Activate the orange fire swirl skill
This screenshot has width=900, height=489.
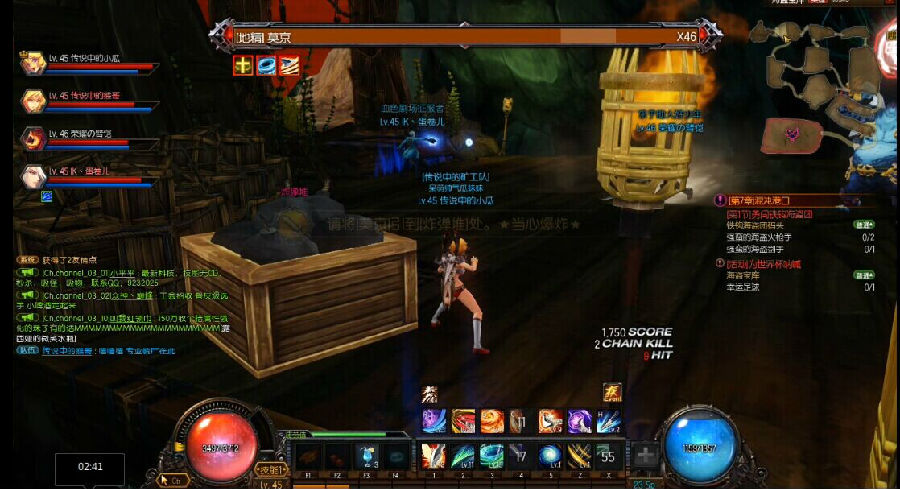pyautogui.click(x=491, y=421)
